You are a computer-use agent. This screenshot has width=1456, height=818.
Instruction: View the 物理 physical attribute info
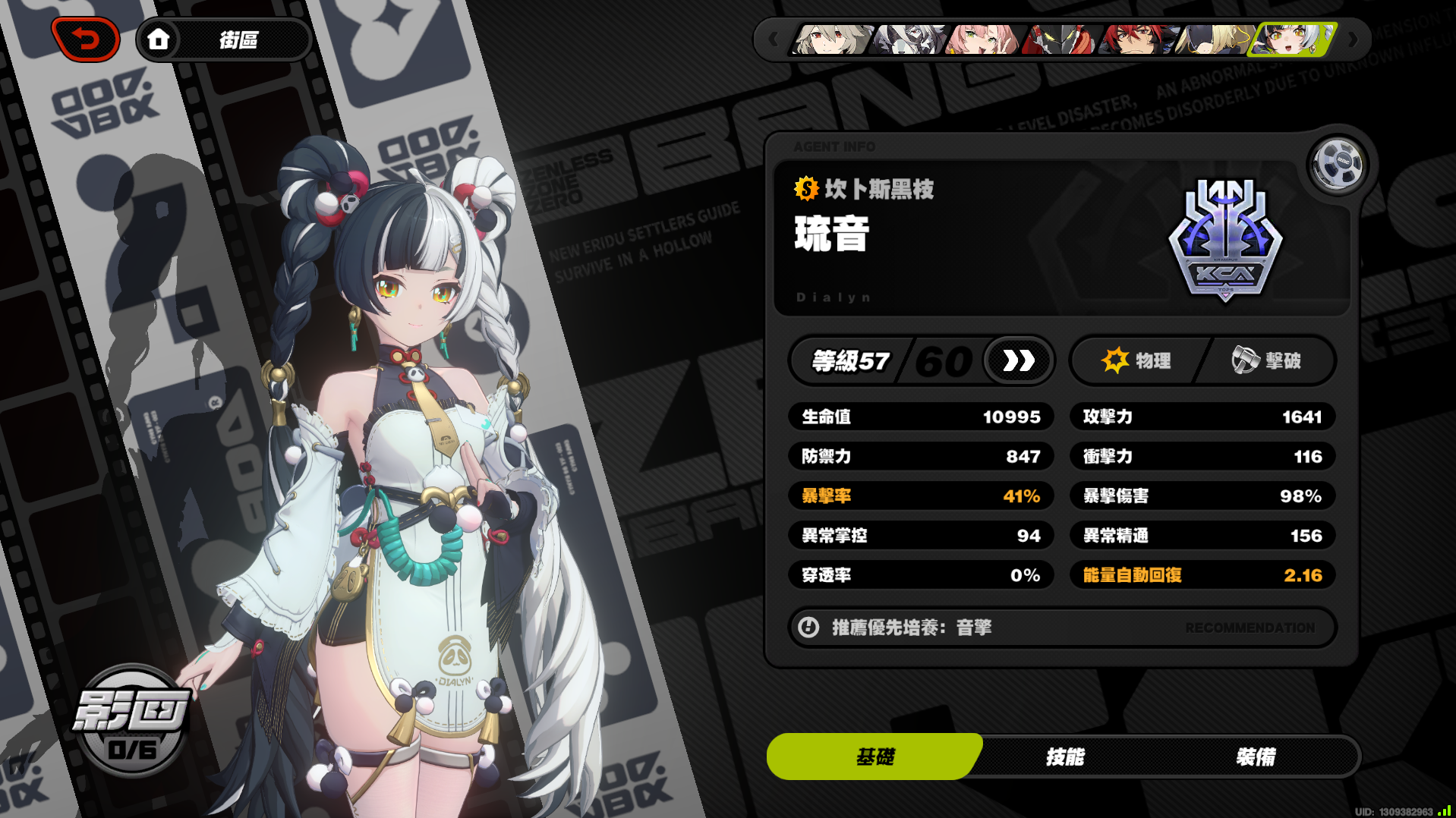tap(1136, 360)
